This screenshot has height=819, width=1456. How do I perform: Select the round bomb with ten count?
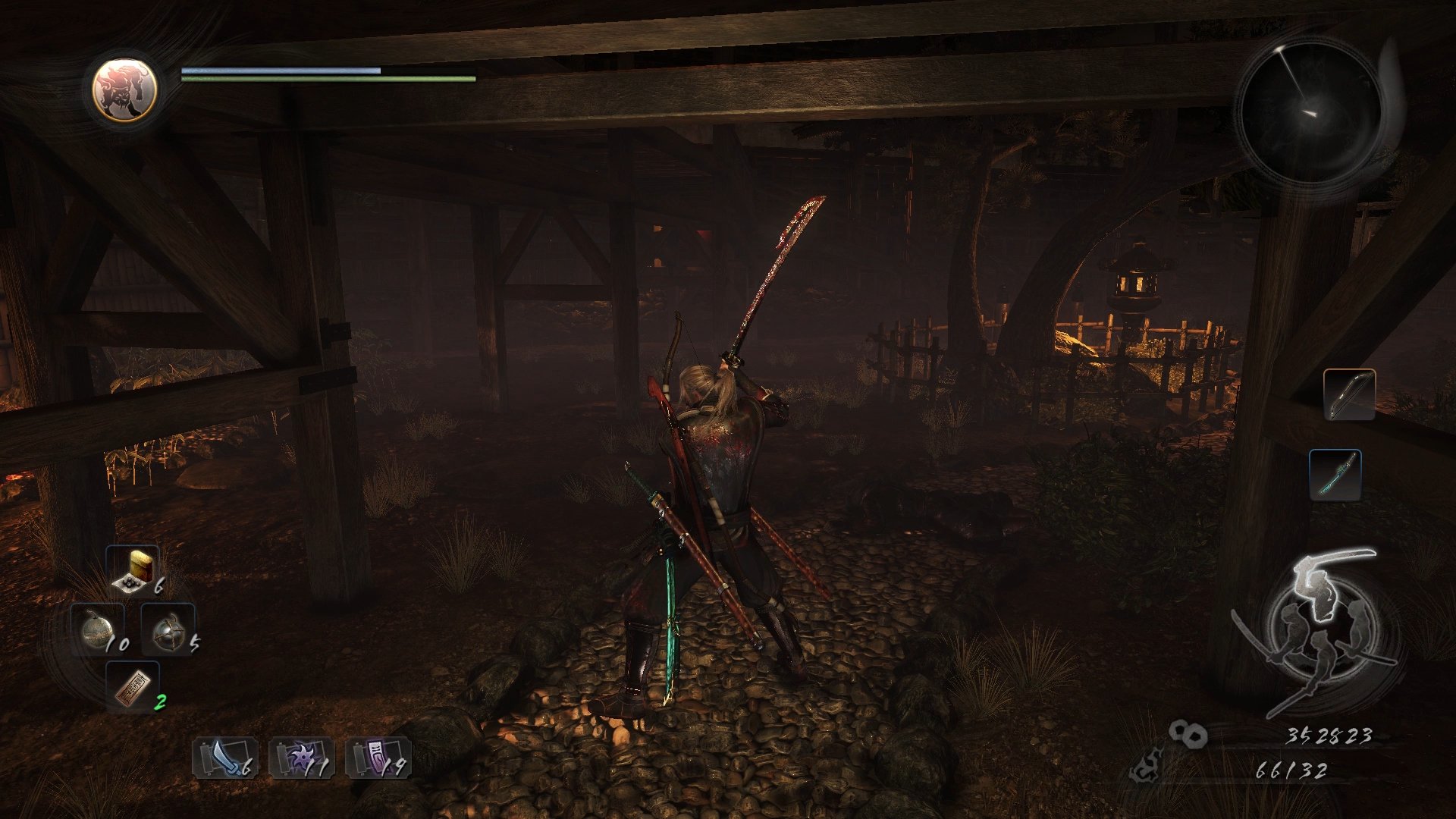pos(98,630)
